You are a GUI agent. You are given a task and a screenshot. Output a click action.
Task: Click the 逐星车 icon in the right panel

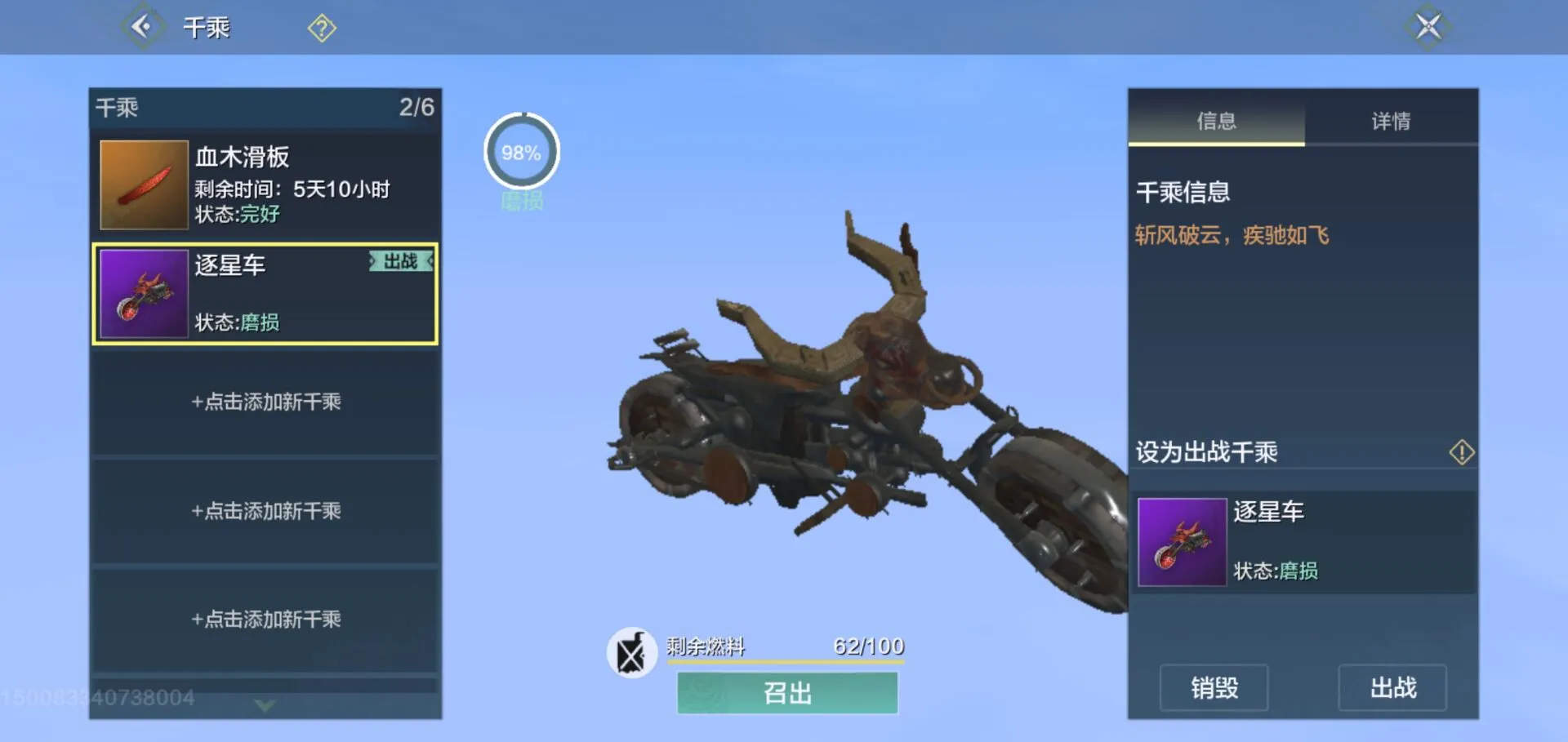click(1181, 541)
